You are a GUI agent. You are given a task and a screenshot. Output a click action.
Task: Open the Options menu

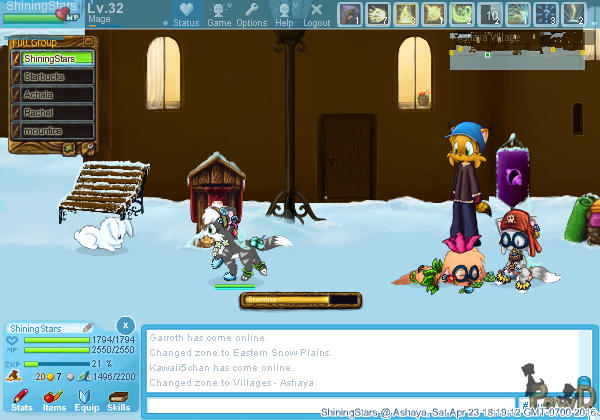251,14
